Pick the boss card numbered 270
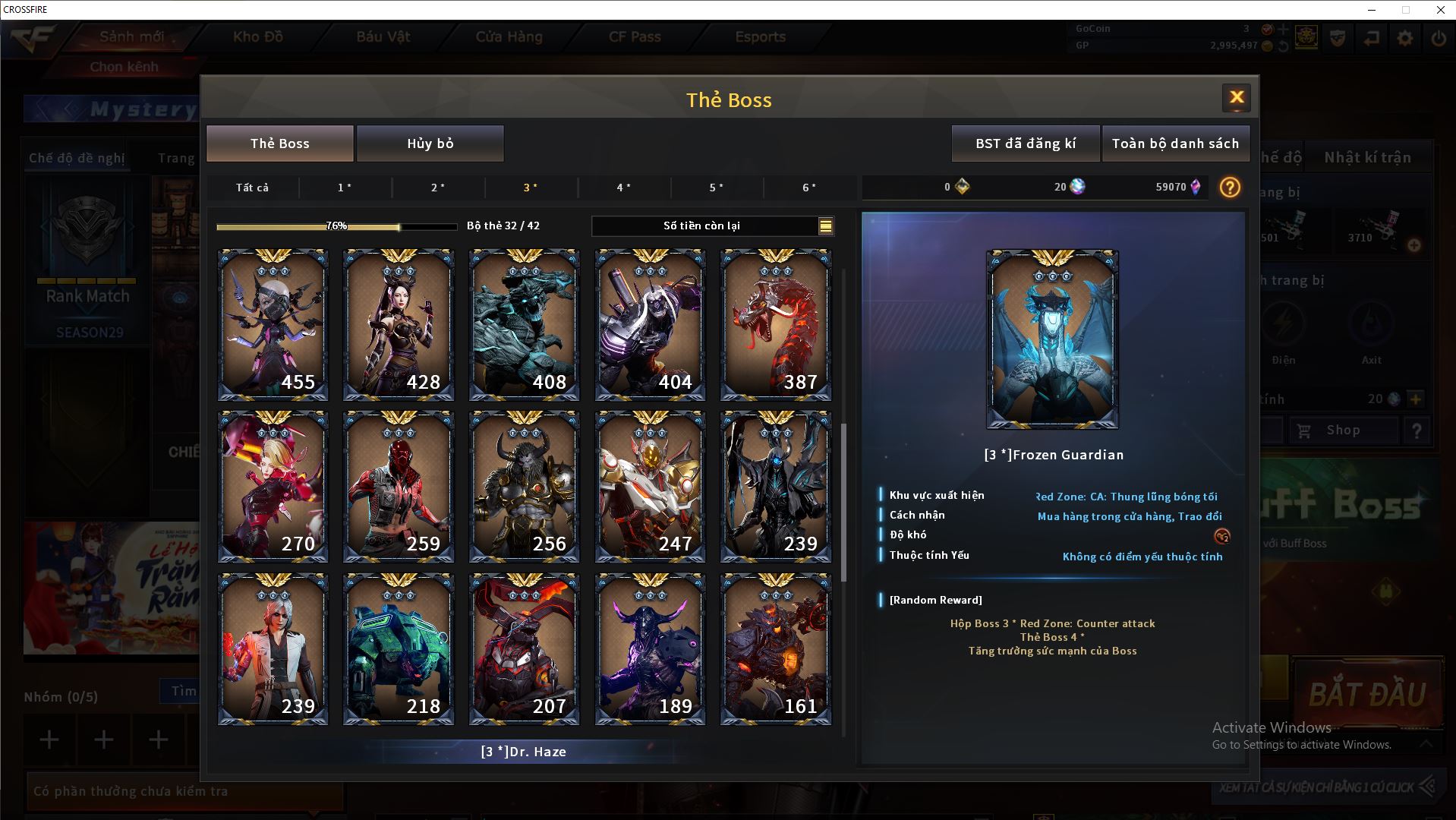Screen dimensions: 1456x820 point(273,487)
